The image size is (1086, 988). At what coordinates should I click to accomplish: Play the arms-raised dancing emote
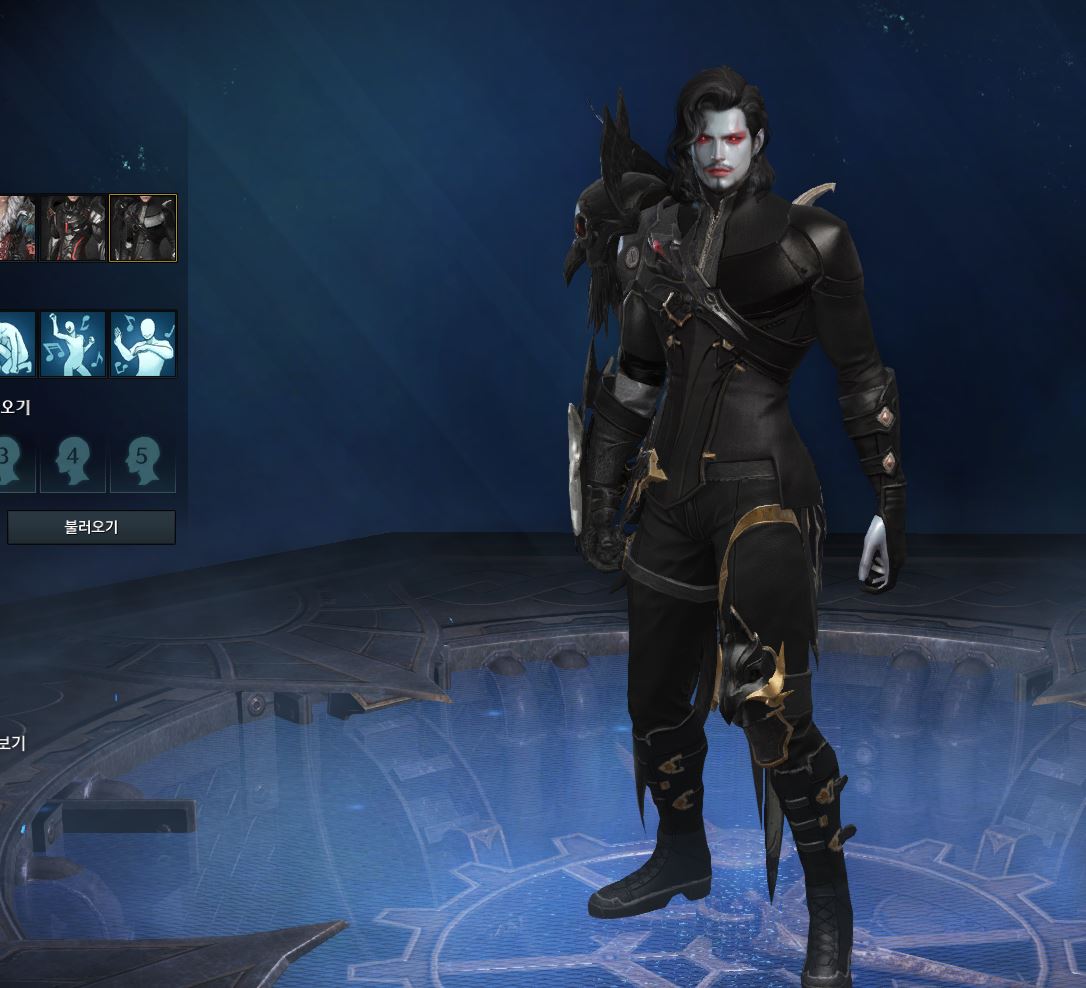pyautogui.click(x=73, y=344)
